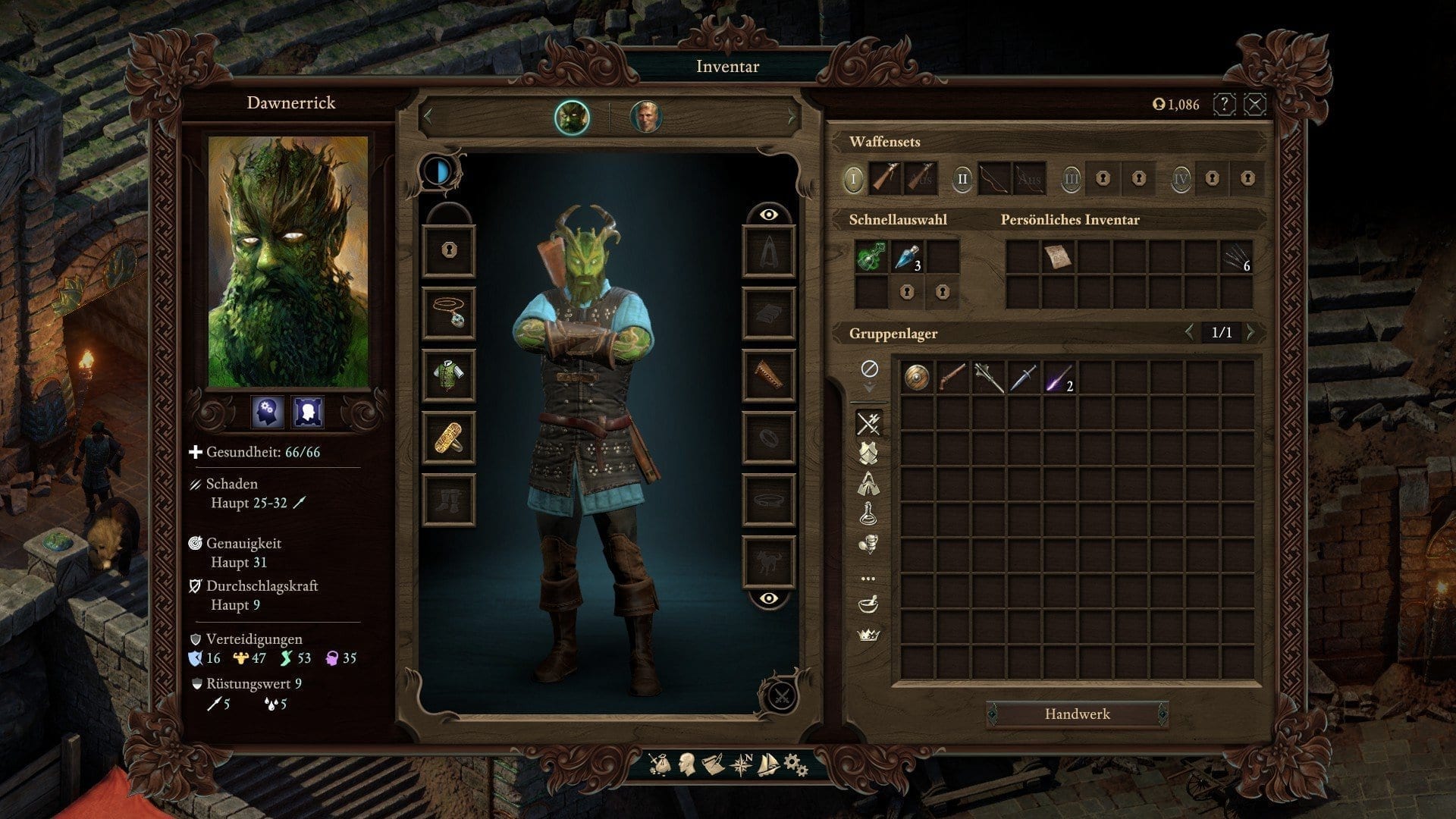The image size is (1456, 819).
Task: Select the purple item stack of two
Action: 1058,377
